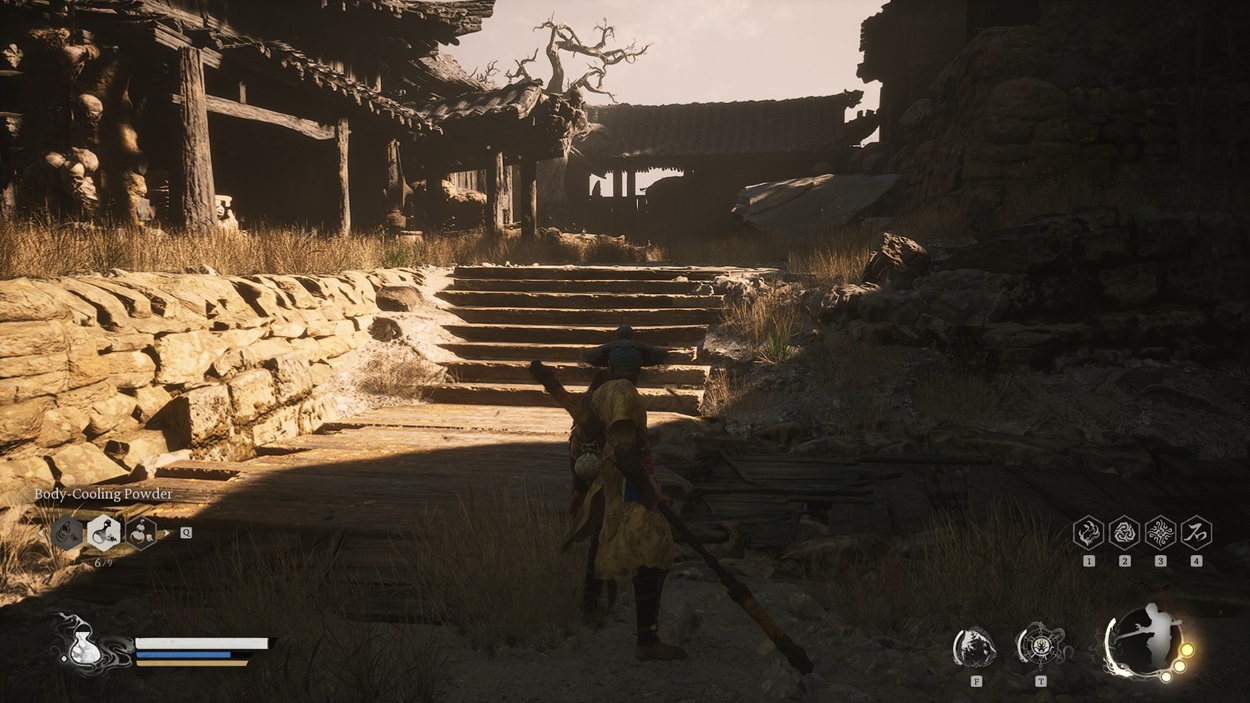Use the round vessel icon with wheel emblem

coord(1040,645)
